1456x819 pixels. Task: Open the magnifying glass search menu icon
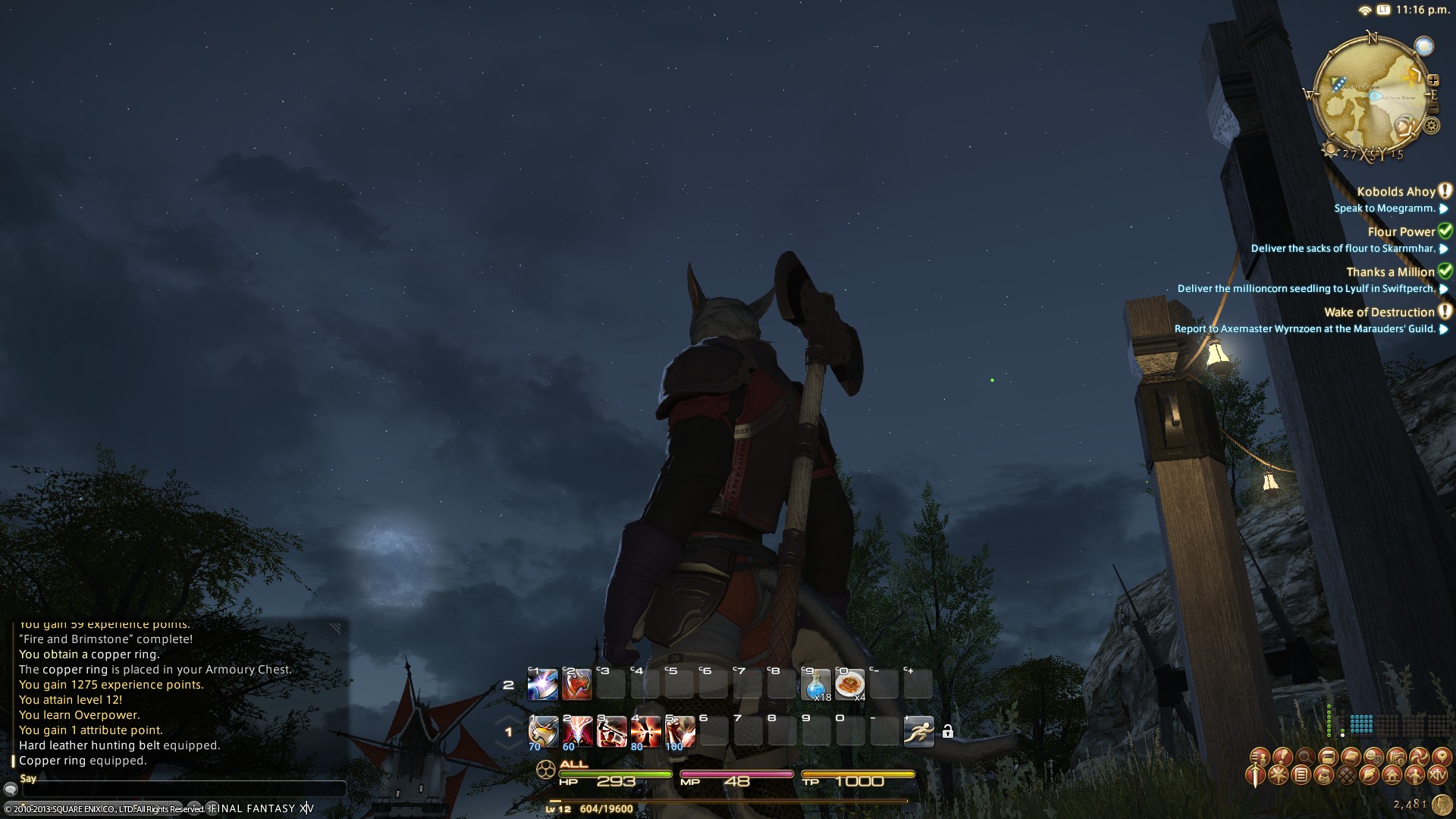1305,757
